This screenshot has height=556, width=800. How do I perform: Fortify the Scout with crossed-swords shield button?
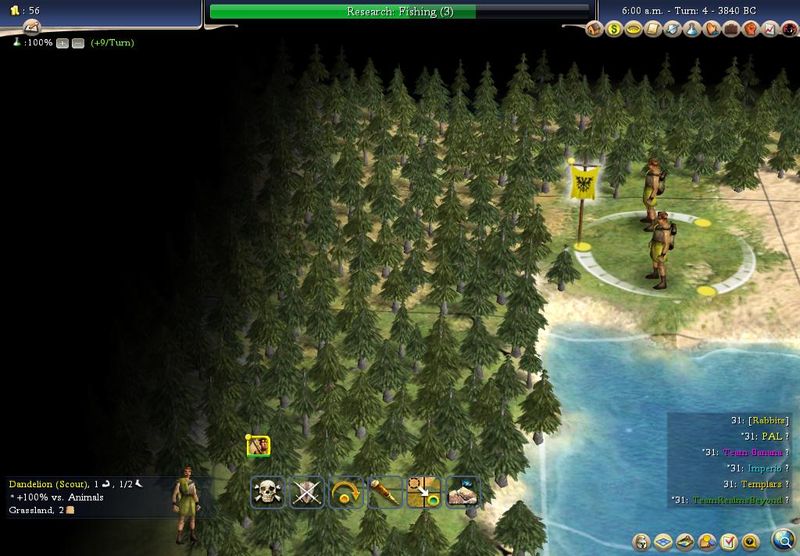[307, 491]
